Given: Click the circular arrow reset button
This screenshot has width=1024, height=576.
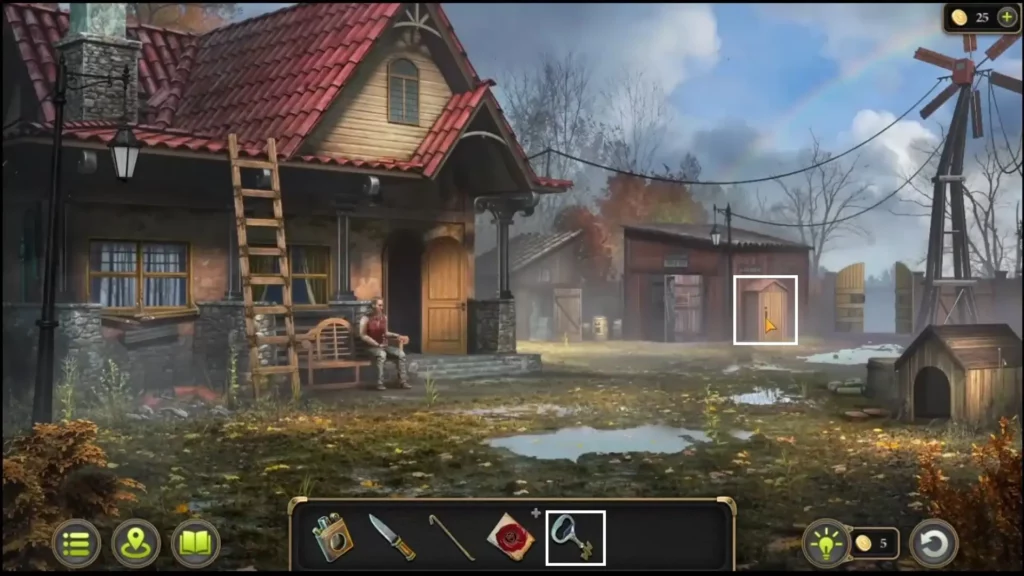Looking at the screenshot, I should (x=933, y=543).
